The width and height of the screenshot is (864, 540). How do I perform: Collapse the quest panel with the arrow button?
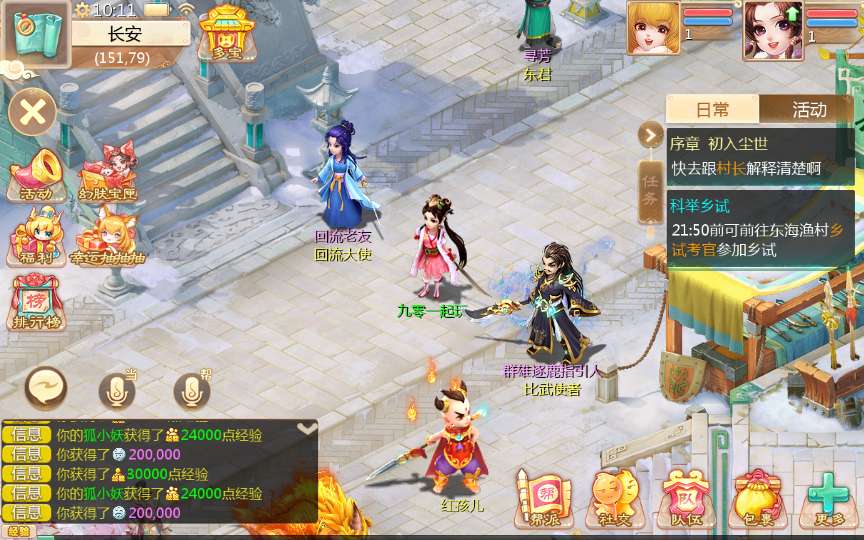(651, 134)
